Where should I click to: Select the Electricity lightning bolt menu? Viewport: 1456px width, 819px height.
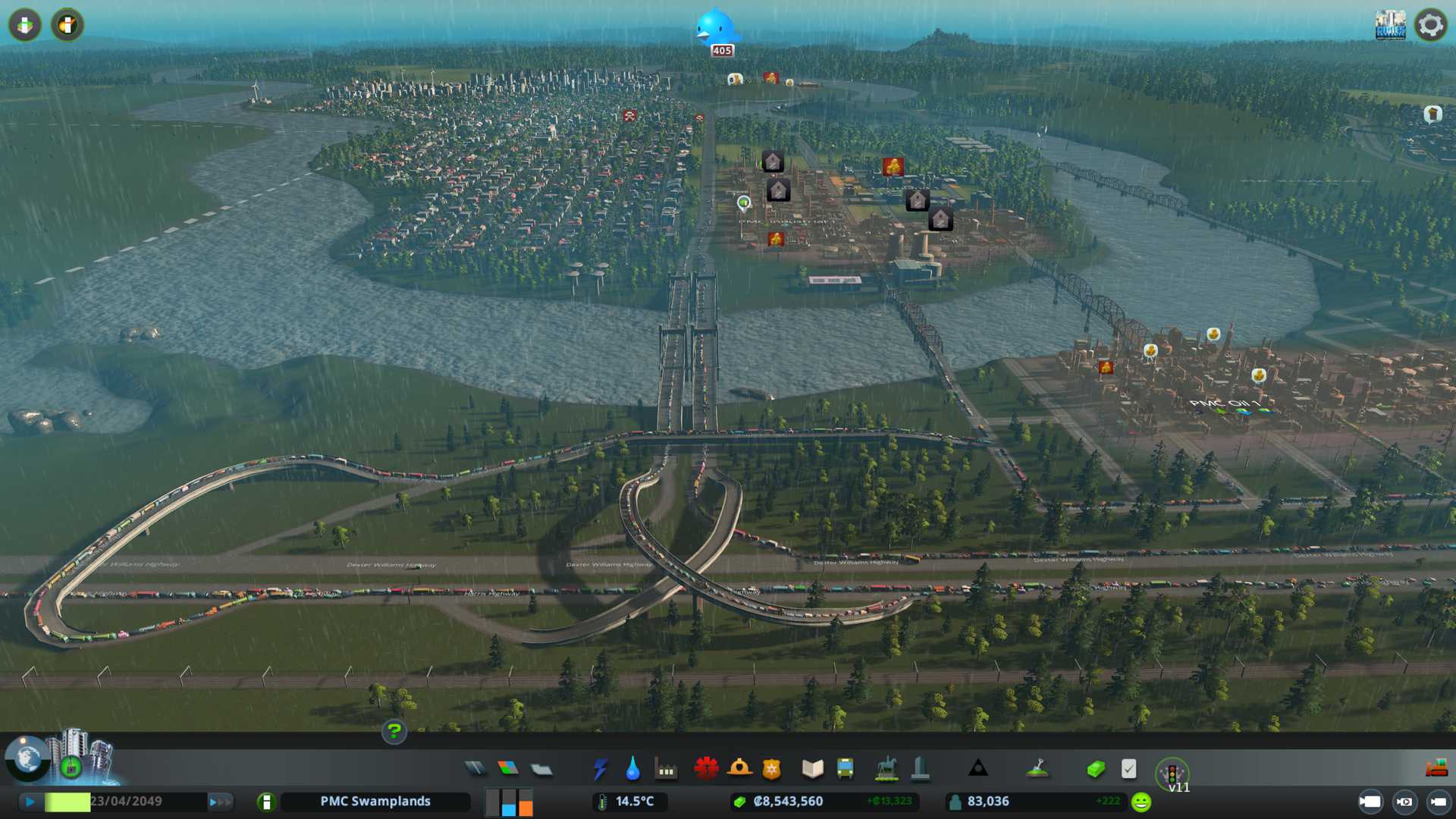coord(600,769)
